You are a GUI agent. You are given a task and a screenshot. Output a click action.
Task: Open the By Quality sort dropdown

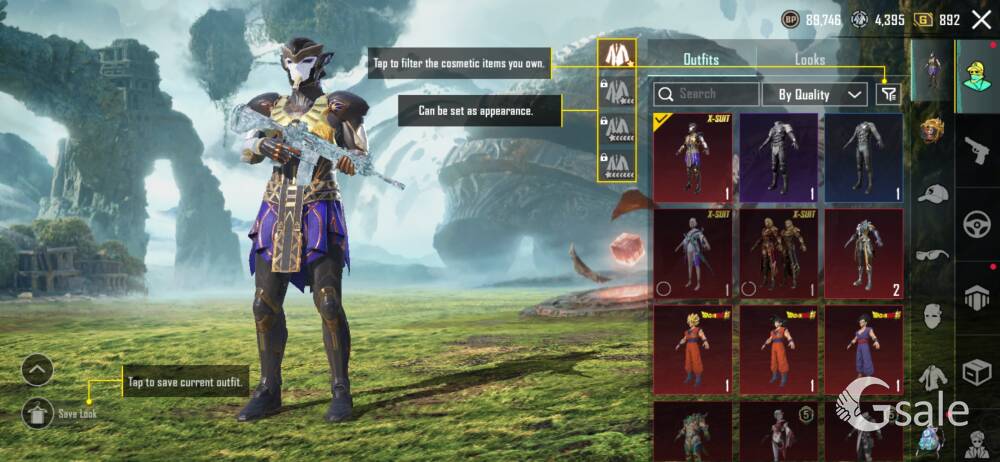tap(814, 94)
